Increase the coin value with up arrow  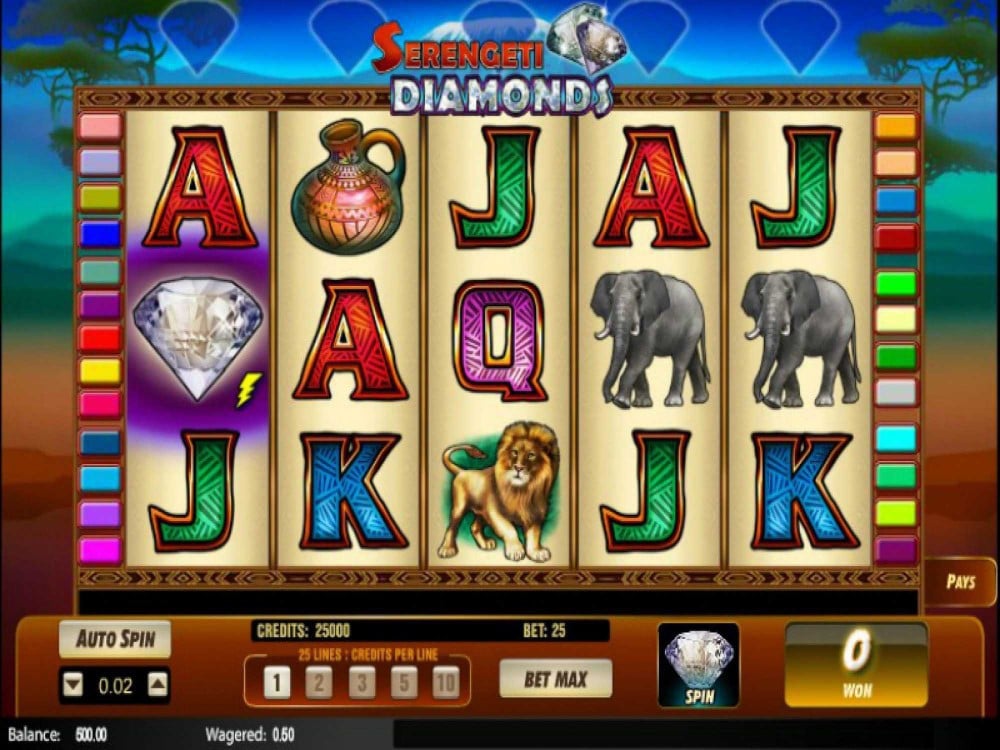pos(158,685)
